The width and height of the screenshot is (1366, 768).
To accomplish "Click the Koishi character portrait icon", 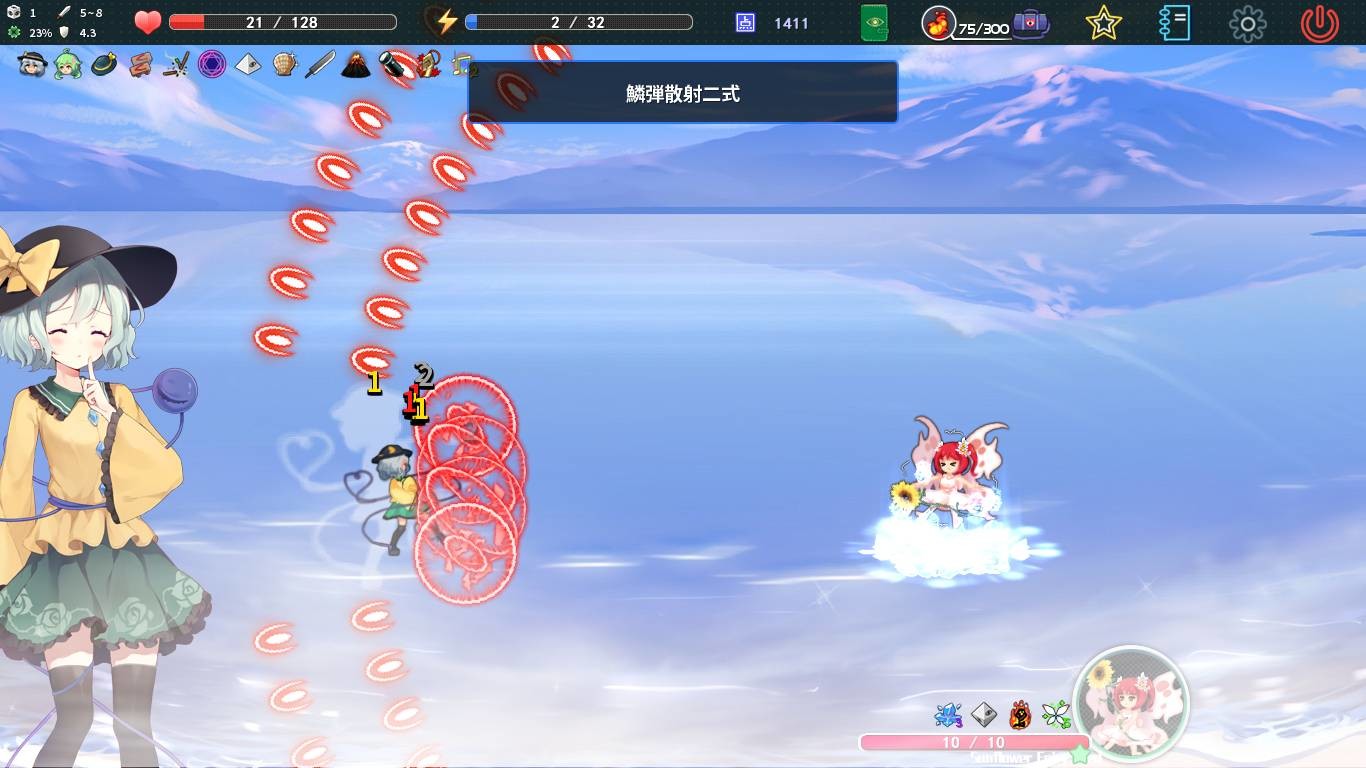I will click(31, 65).
